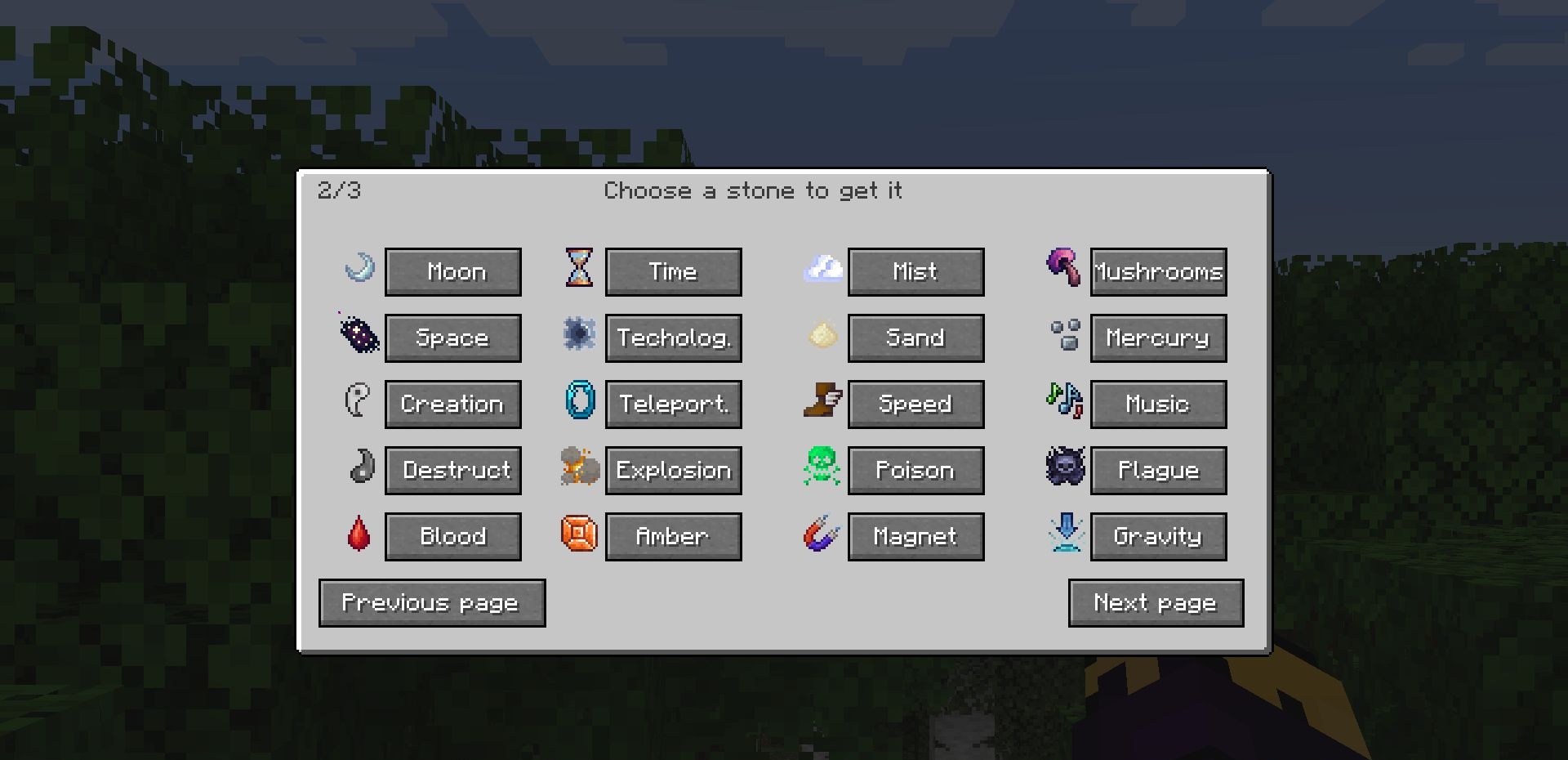Viewport: 1568px width, 760px height.
Task: Choose the Plague stone
Action: (1158, 470)
